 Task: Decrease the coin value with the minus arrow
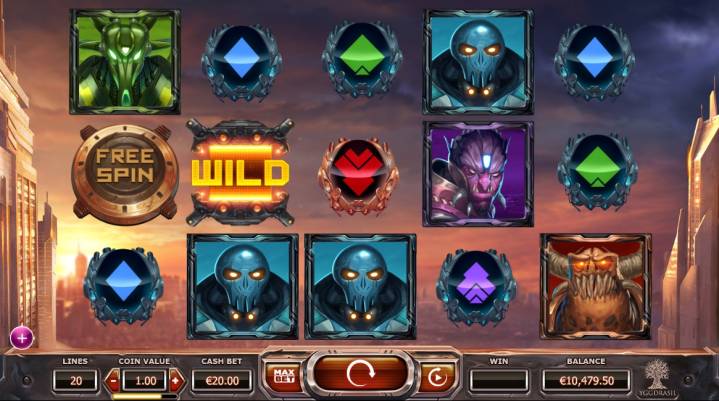(x=113, y=380)
